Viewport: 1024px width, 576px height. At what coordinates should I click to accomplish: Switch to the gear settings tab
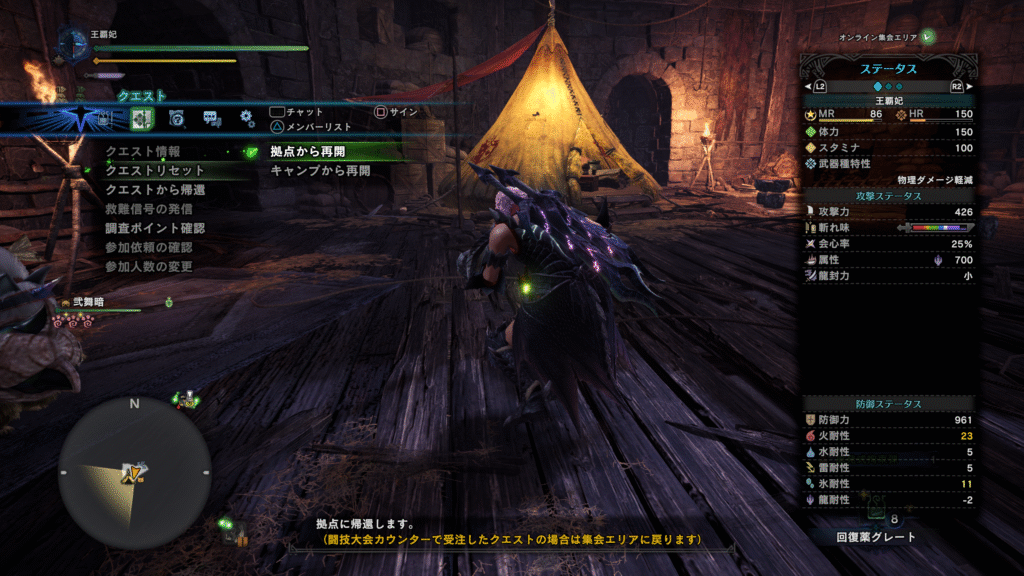pyautogui.click(x=246, y=119)
